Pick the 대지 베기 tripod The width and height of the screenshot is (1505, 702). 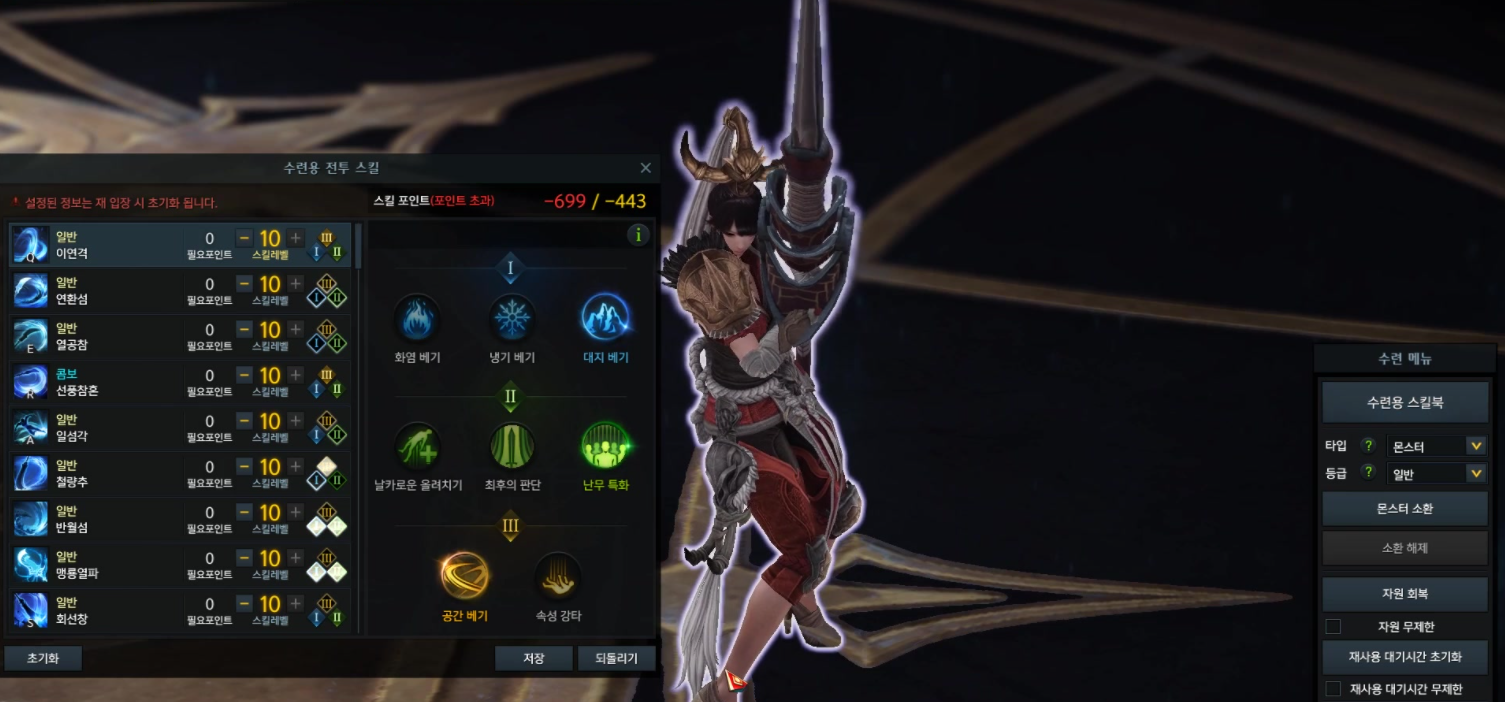click(605, 319)
